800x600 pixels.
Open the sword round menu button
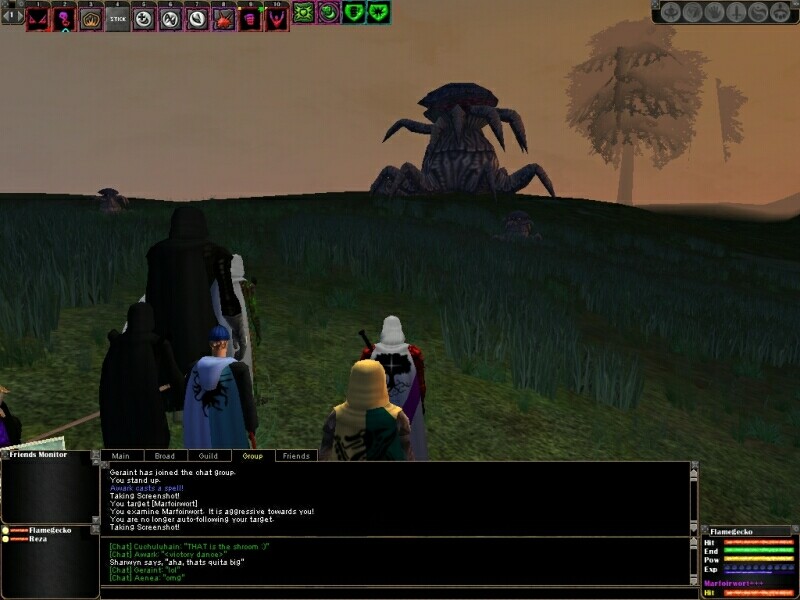736,13
